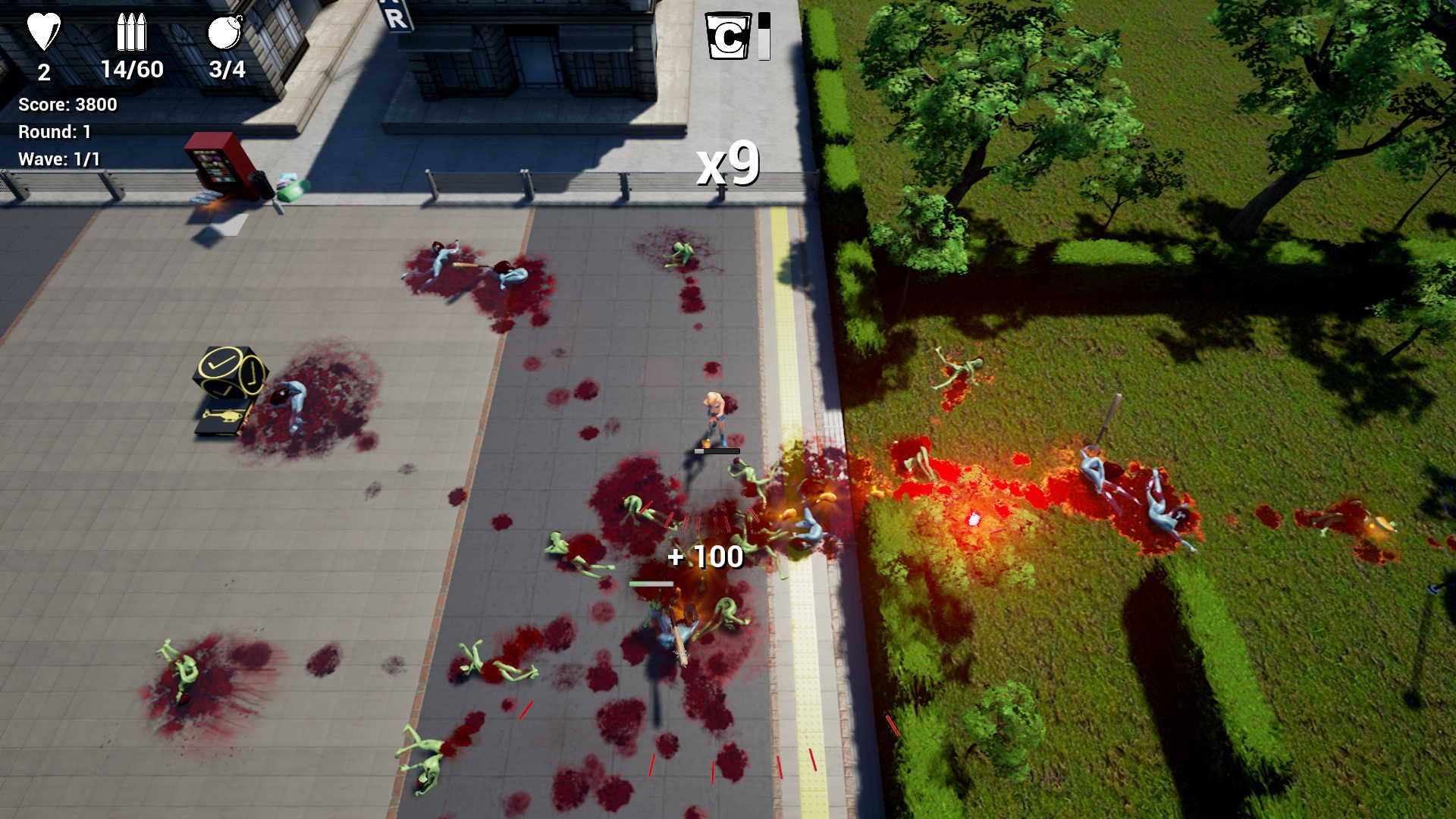
Task: Click the heart lives icon
Action: (x=43, y=32)
